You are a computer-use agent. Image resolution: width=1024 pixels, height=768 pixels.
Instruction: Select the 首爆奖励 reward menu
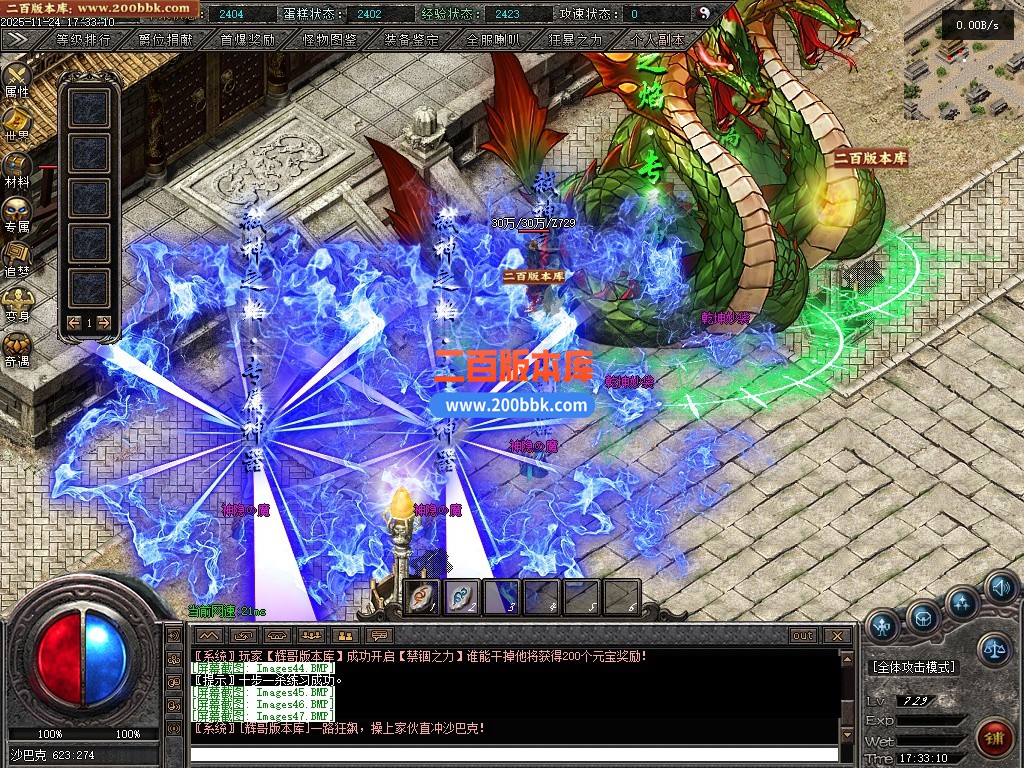point(248,40)
